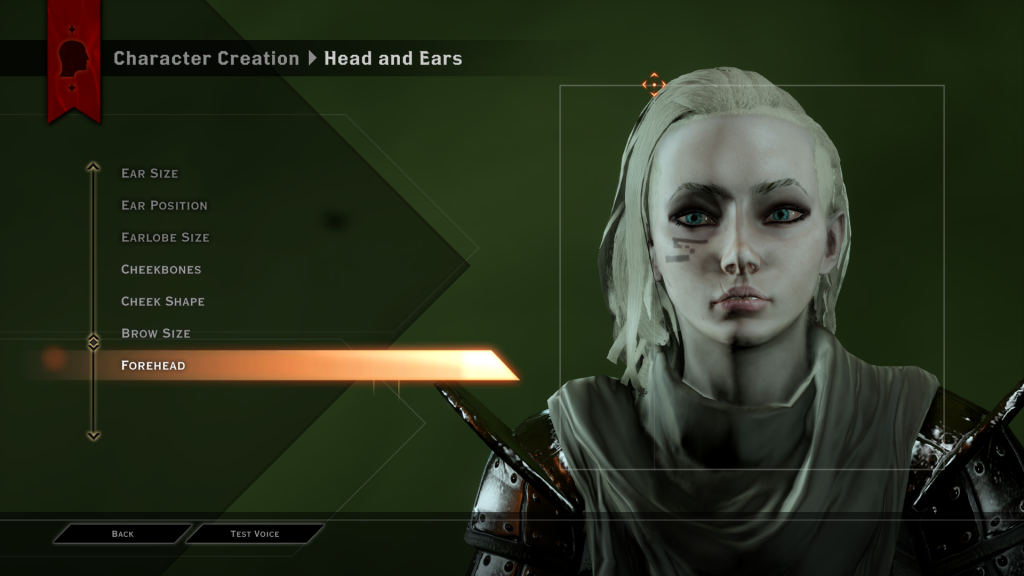
Task: Choose Ear Position from the list
Action: (164, 205)
